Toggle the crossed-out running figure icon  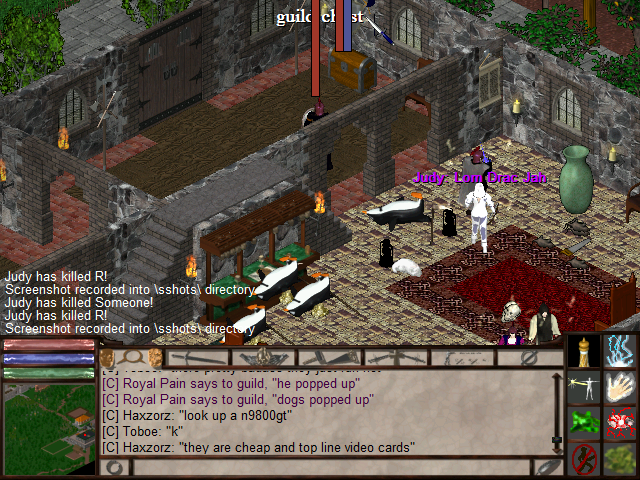coord(584,459)
